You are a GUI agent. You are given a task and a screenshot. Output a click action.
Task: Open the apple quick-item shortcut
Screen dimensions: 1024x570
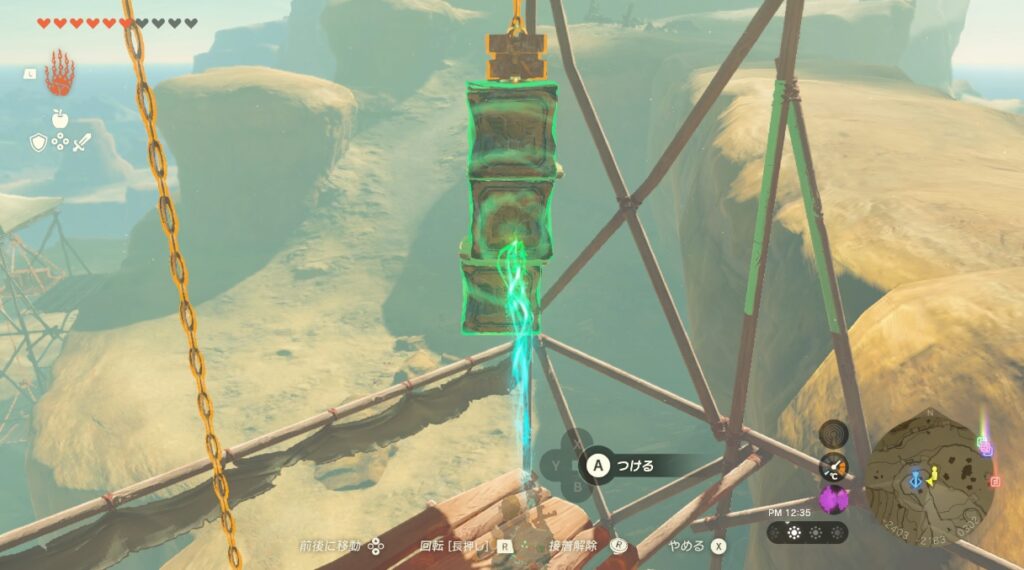click(x=59, y=119)
